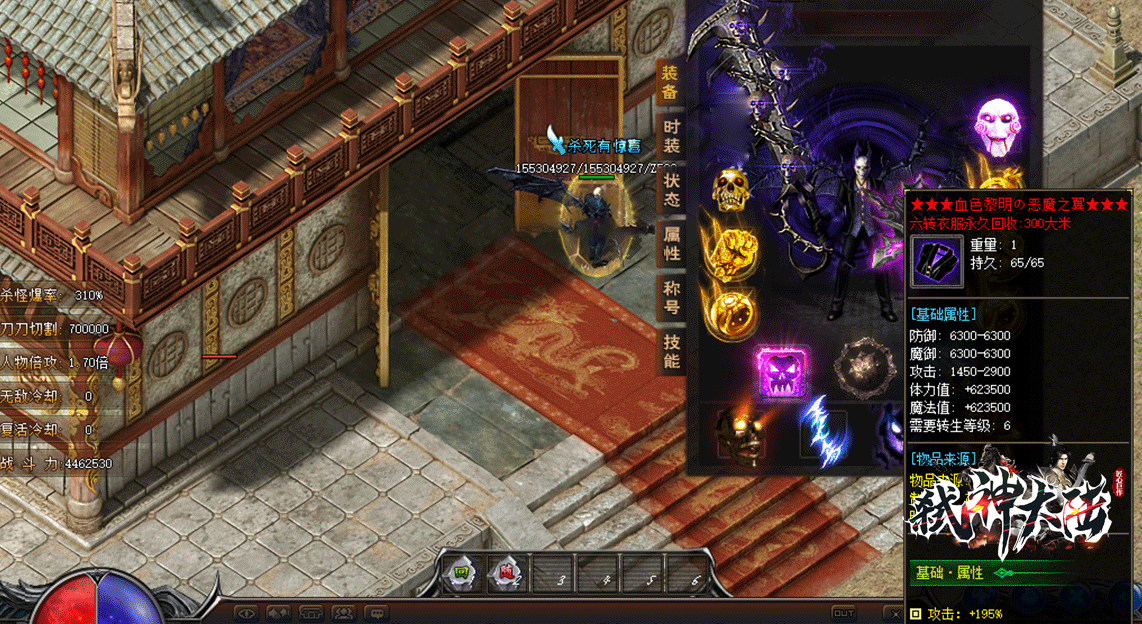Screen dimensions: 1142x624
Task: Switch to the 装备 equipment tab
Action: click(670, 82)
